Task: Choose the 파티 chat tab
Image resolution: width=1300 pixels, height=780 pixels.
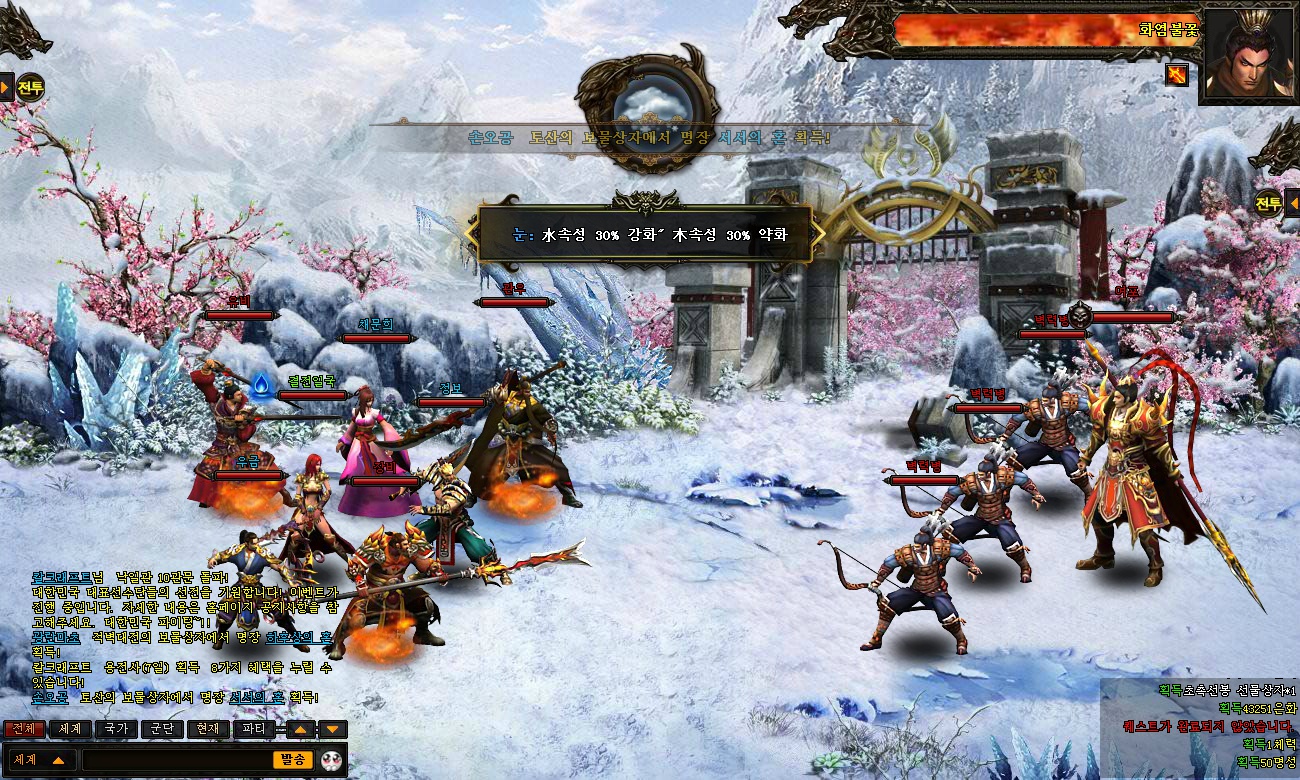Action: pos(254,729)
